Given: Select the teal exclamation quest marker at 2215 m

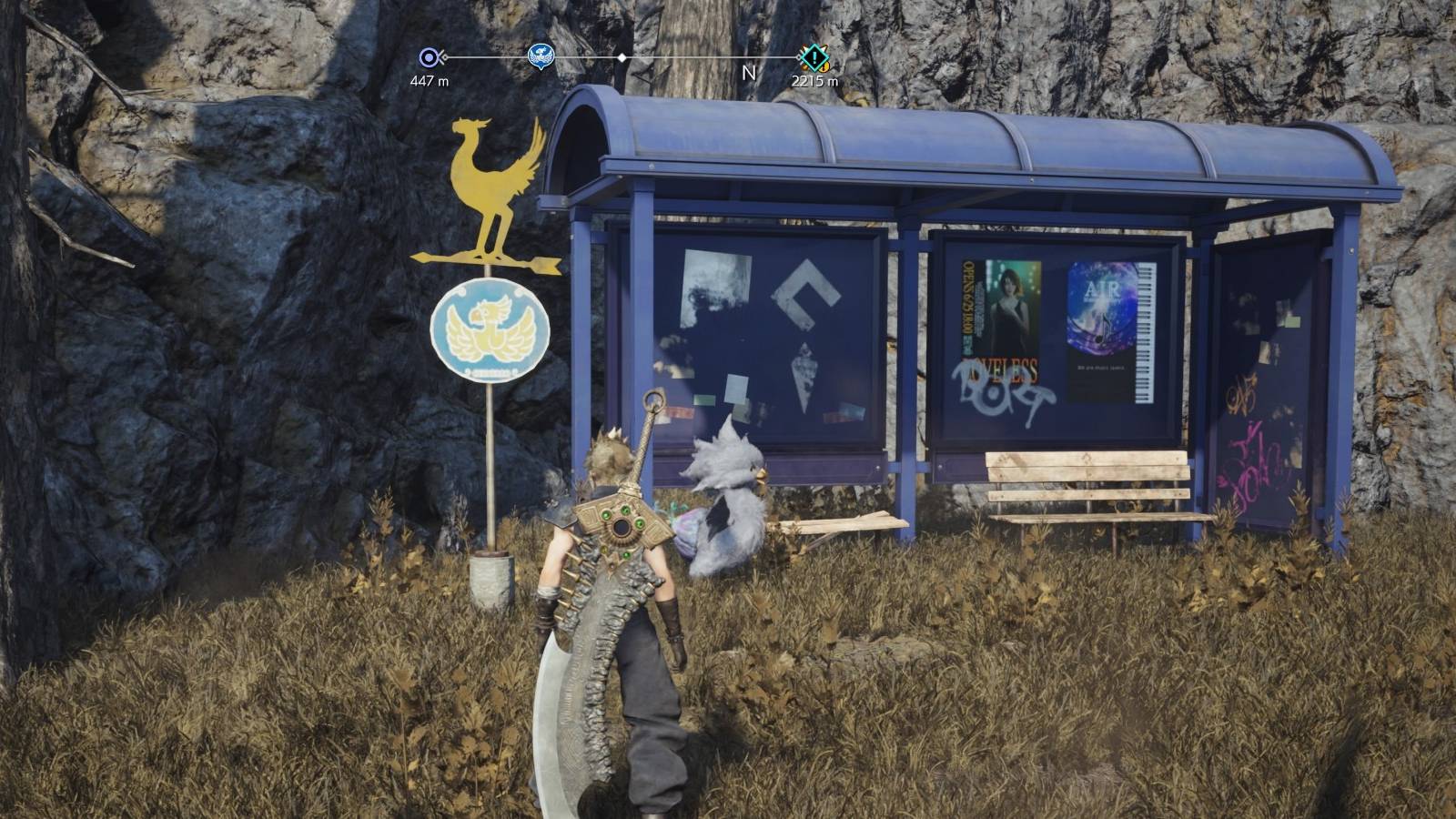Looking at the screenshot, I should tap(814, 56).
